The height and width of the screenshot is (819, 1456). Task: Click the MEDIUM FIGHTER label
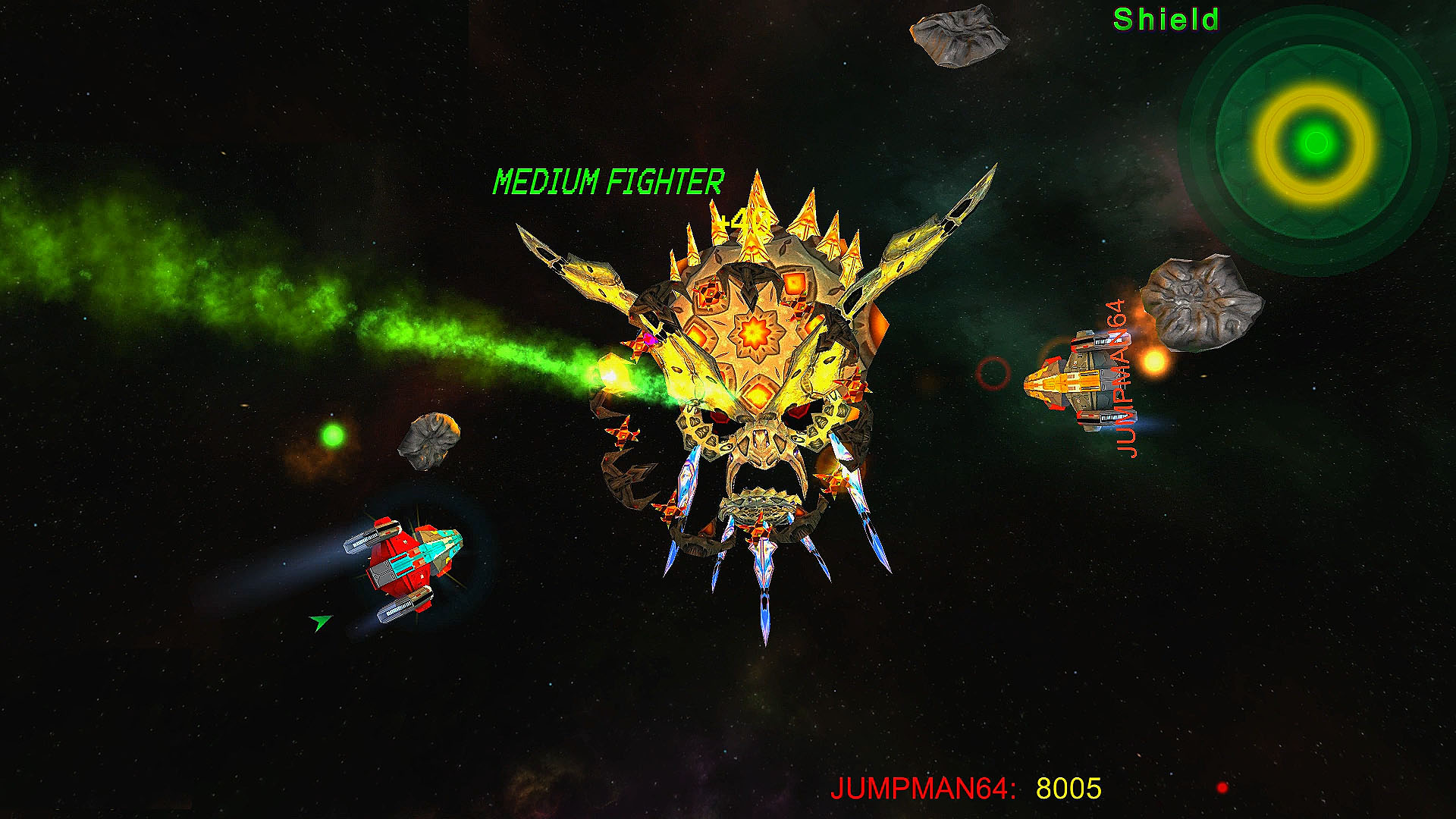(608, 180)
